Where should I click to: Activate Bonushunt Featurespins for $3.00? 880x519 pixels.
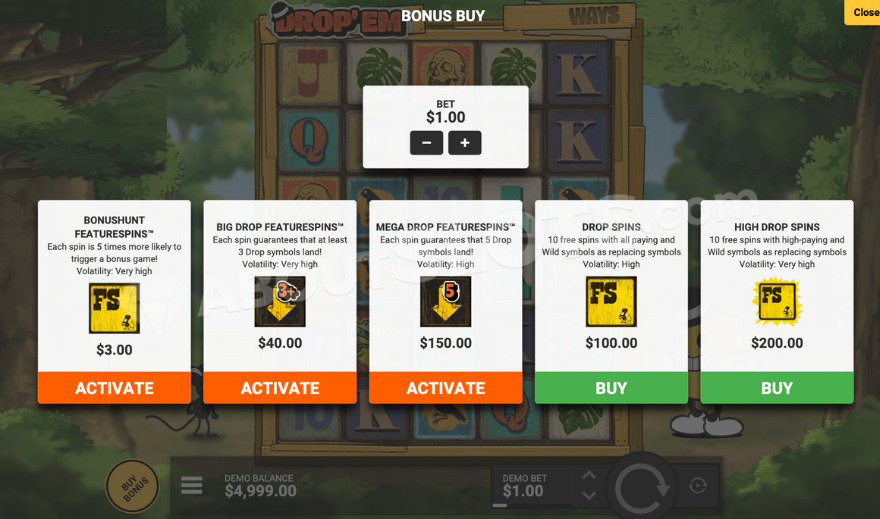[x=114, y=388]
